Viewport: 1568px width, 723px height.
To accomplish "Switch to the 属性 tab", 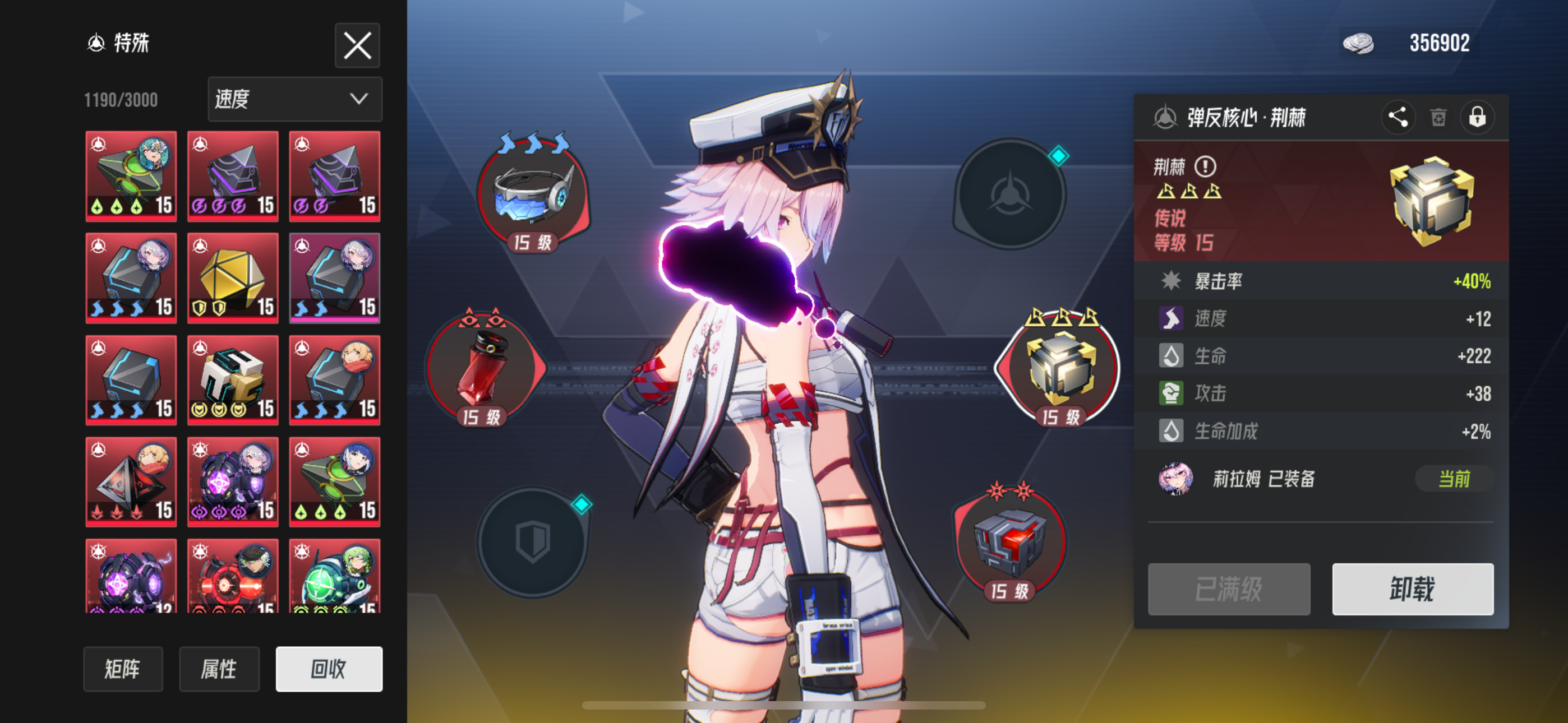I will coord(220,669).
